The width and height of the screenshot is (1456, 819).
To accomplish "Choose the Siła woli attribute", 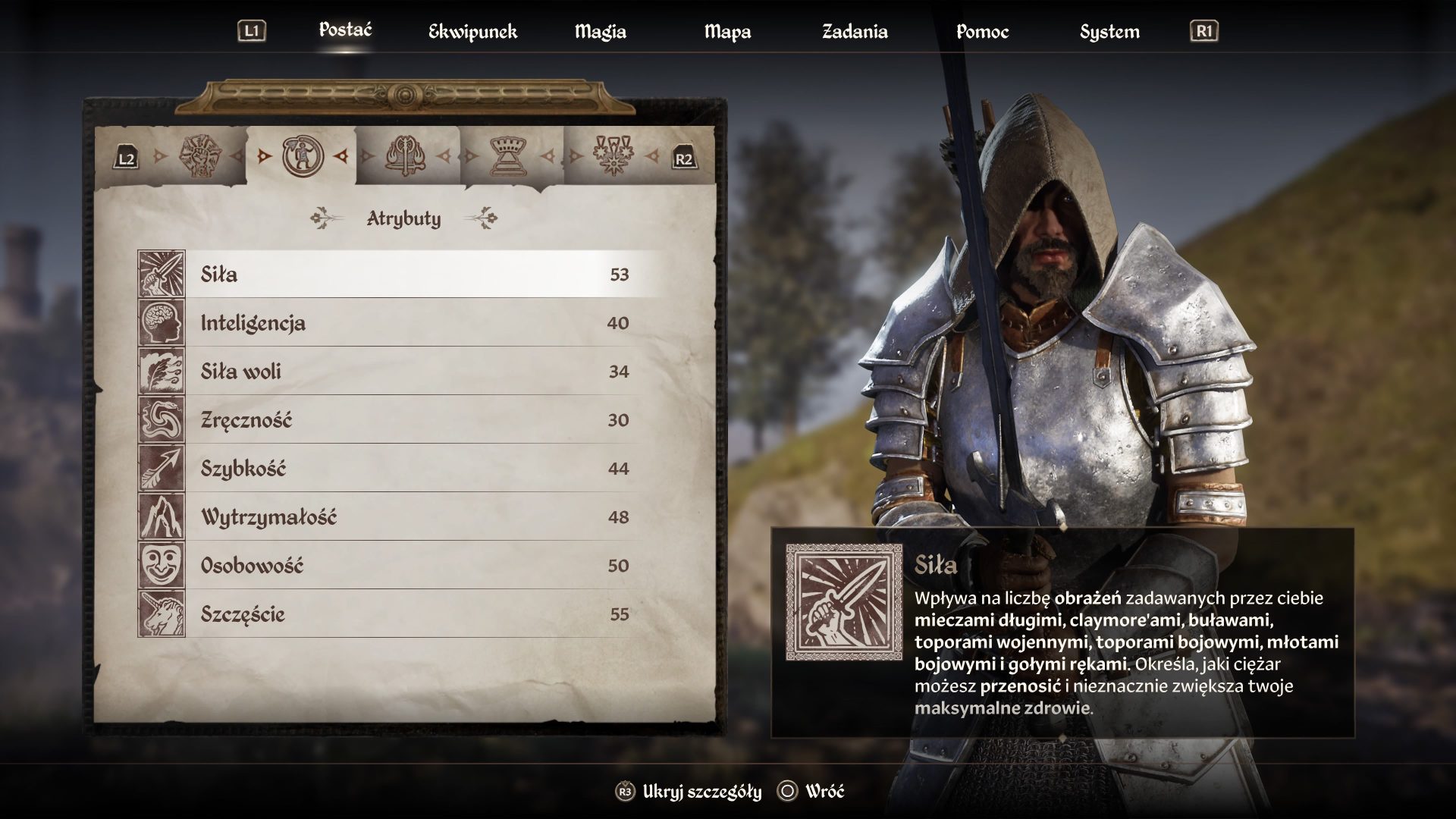I will coord(409,372).
